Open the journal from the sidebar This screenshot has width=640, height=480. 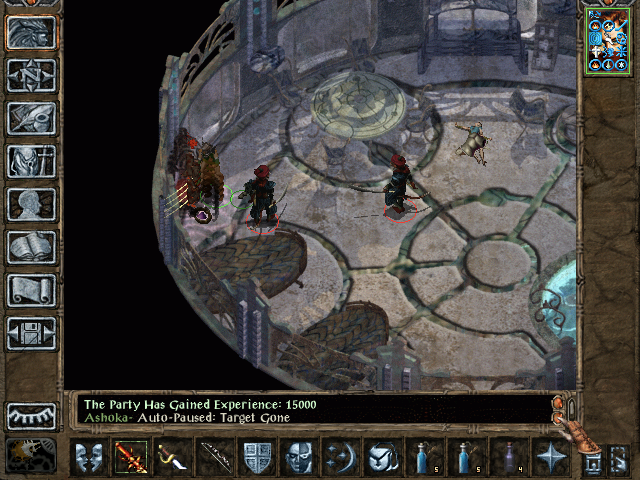[x=32, y=117]
